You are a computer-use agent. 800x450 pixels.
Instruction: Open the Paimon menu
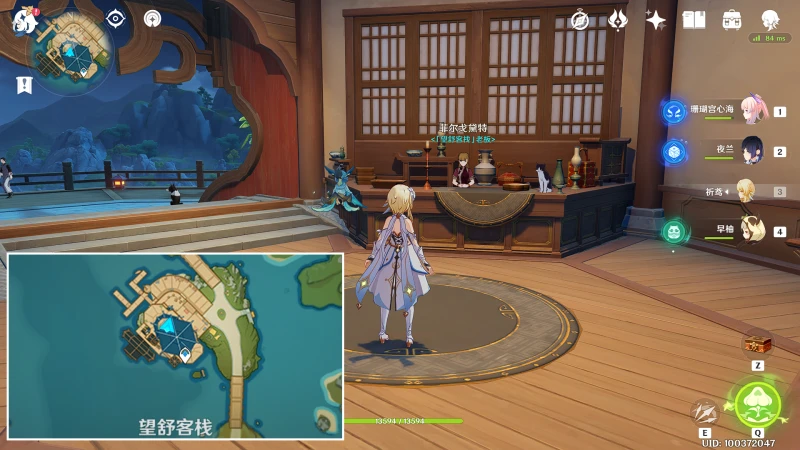tap(24, 20)
